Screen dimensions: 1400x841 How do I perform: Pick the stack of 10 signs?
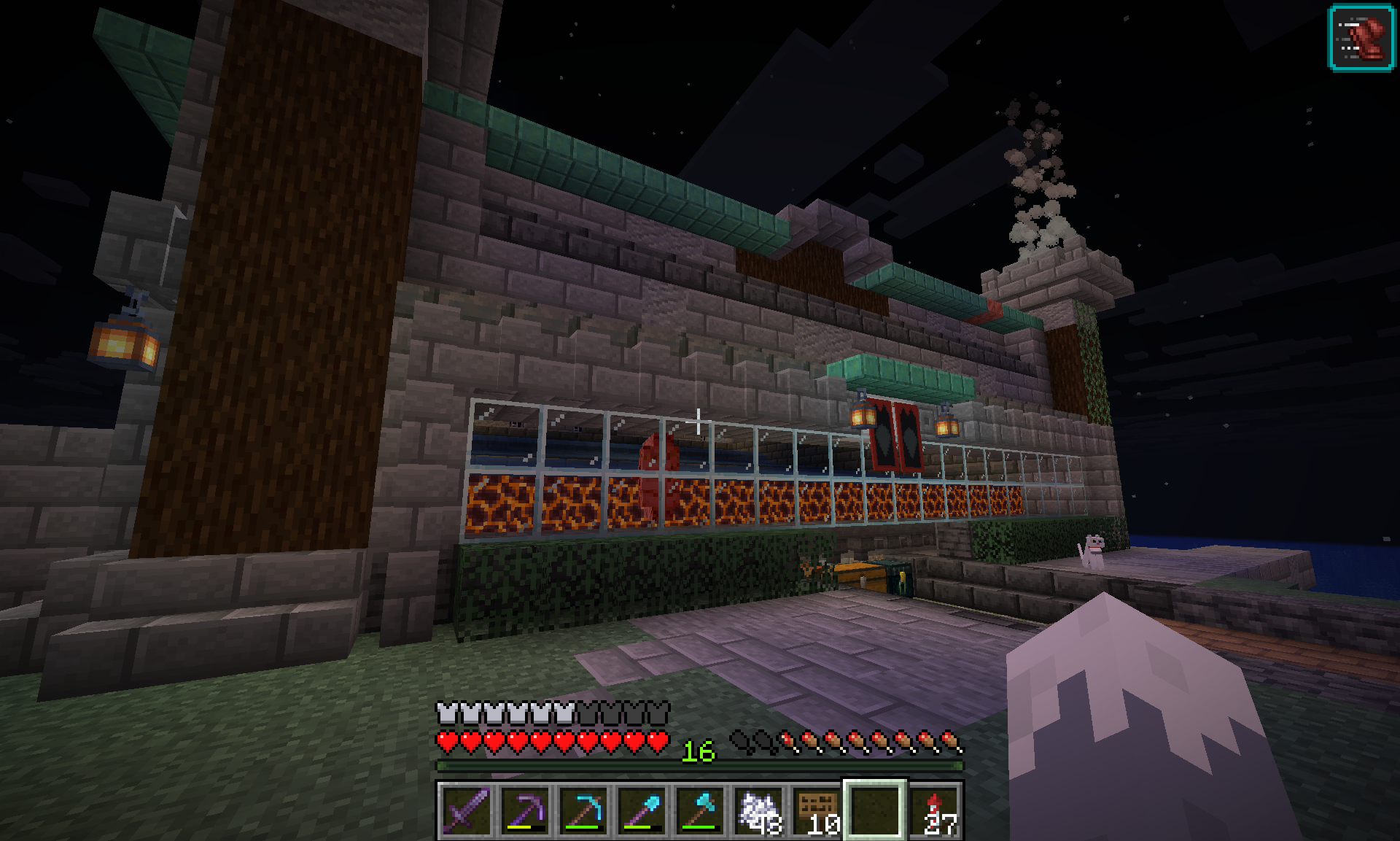[x=816, y=810]
